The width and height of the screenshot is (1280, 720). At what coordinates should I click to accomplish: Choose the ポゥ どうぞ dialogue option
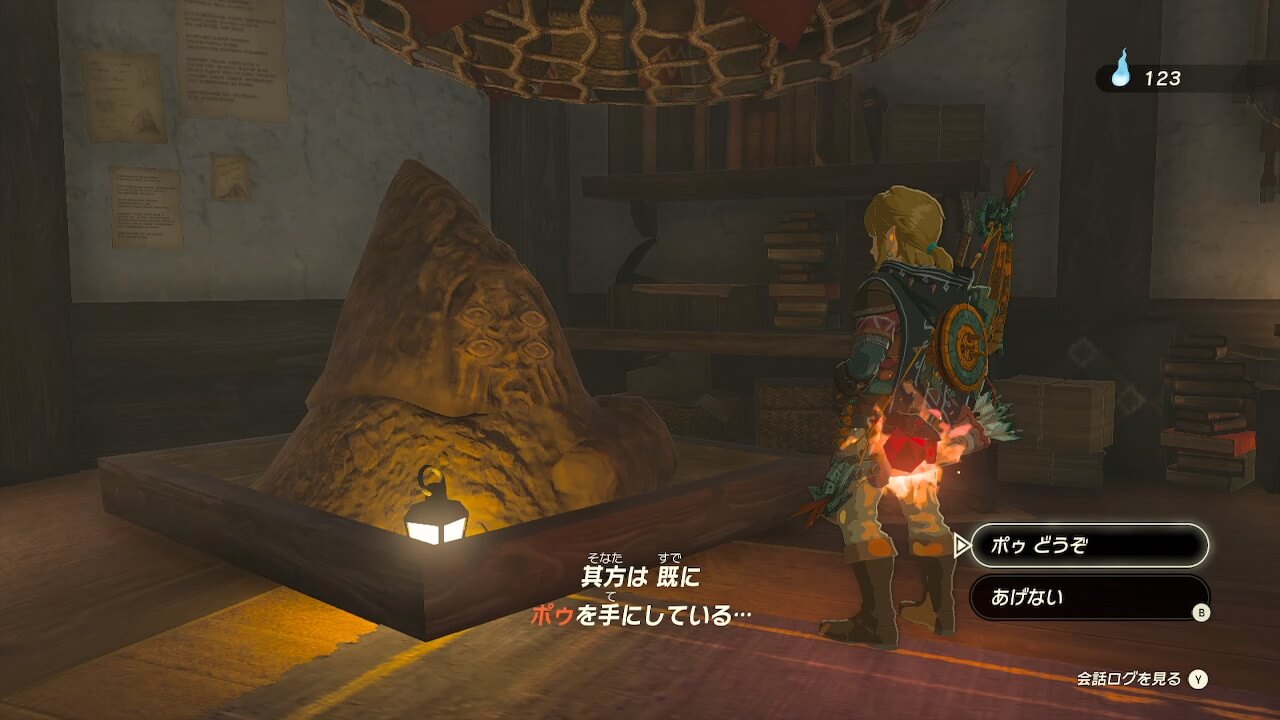1088,546
